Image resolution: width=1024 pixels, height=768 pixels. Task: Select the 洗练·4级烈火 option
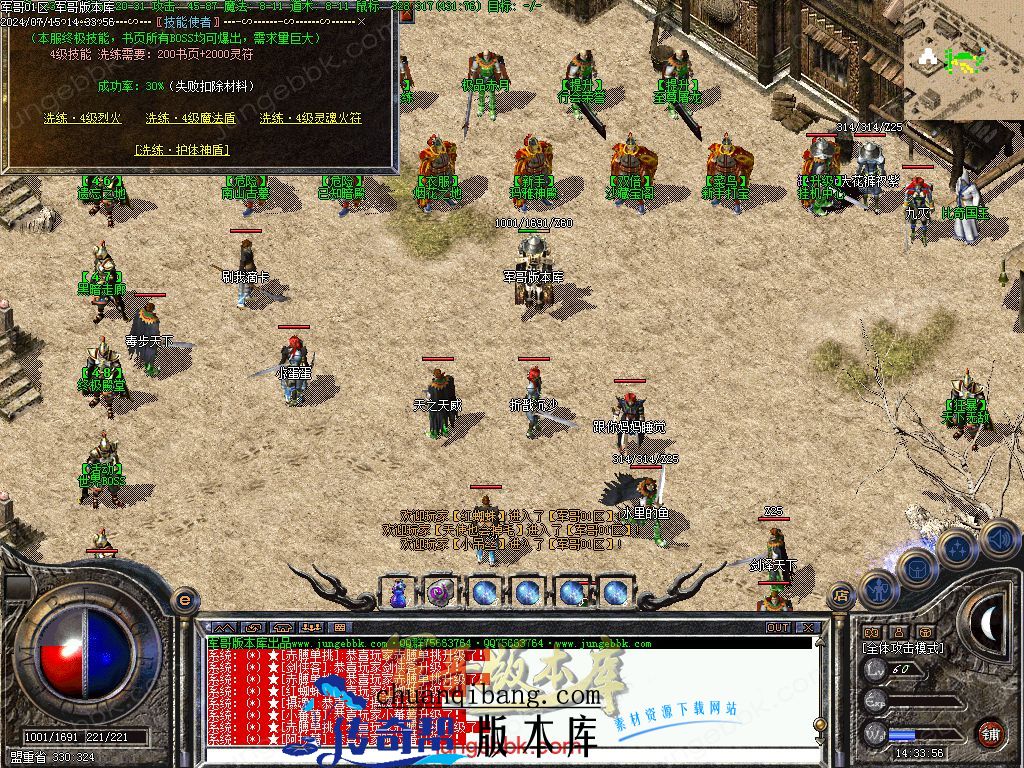point(82,118)
